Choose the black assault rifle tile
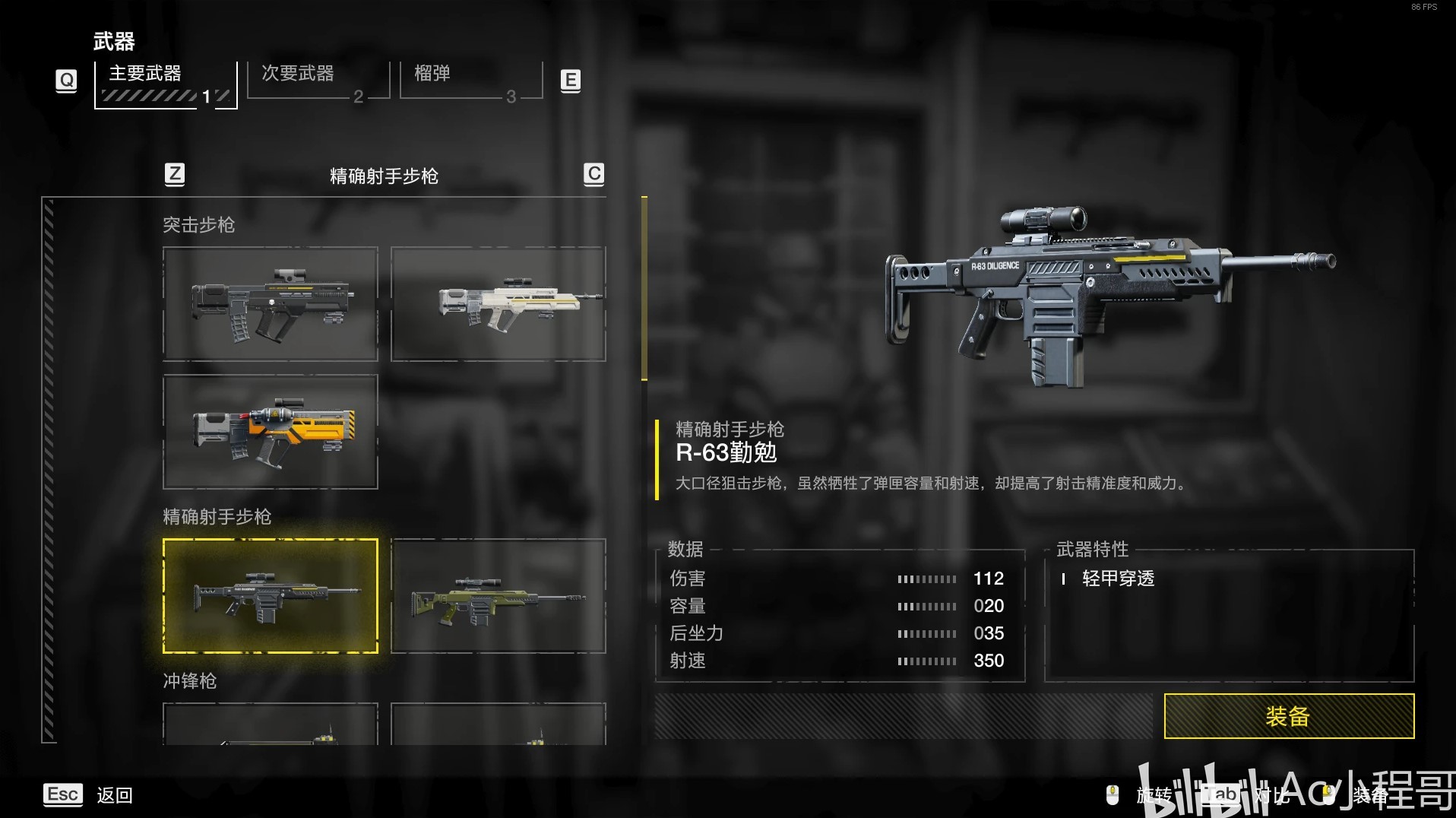 [x=271, y=304]
